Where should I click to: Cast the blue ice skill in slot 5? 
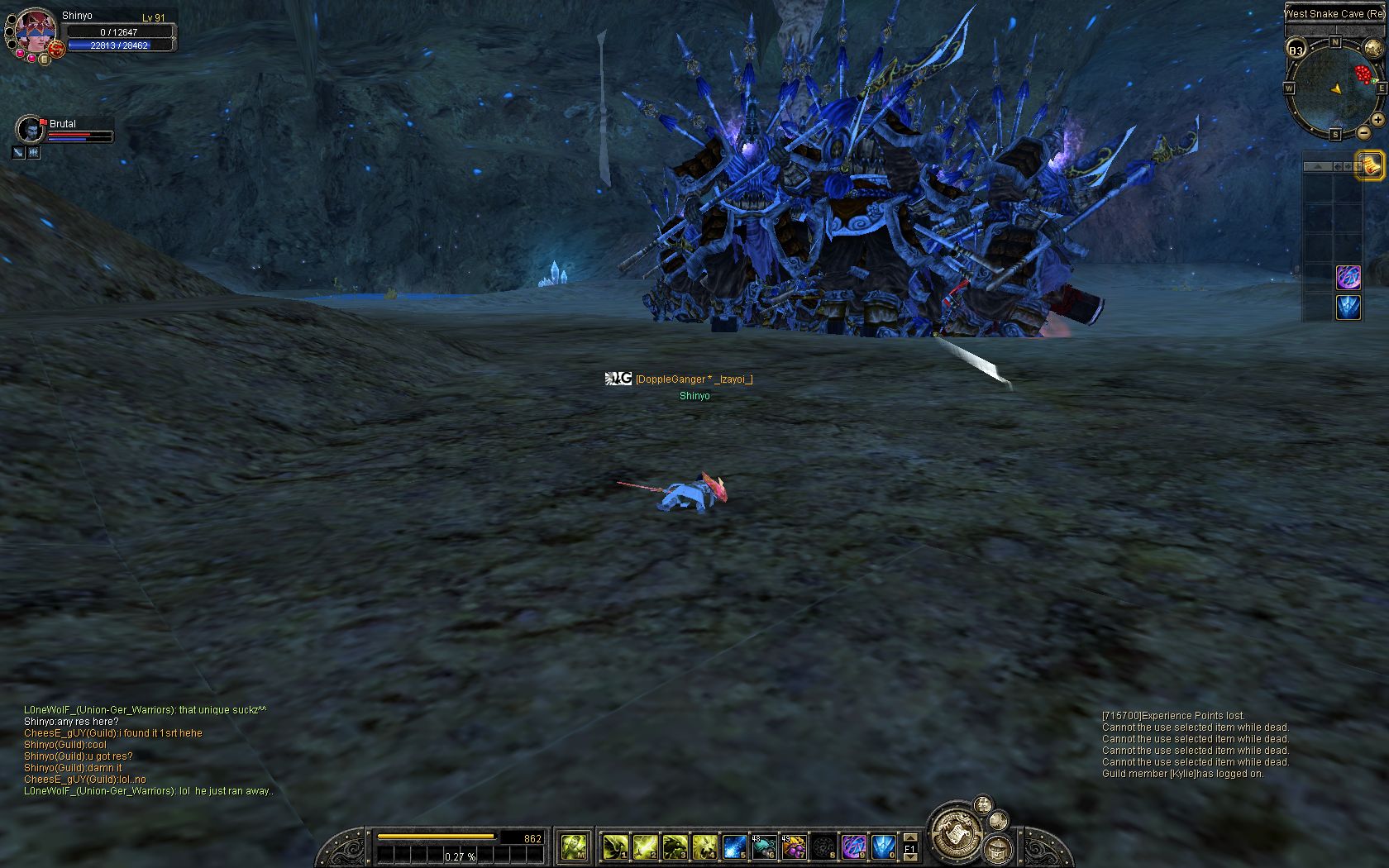click(734, 847)
